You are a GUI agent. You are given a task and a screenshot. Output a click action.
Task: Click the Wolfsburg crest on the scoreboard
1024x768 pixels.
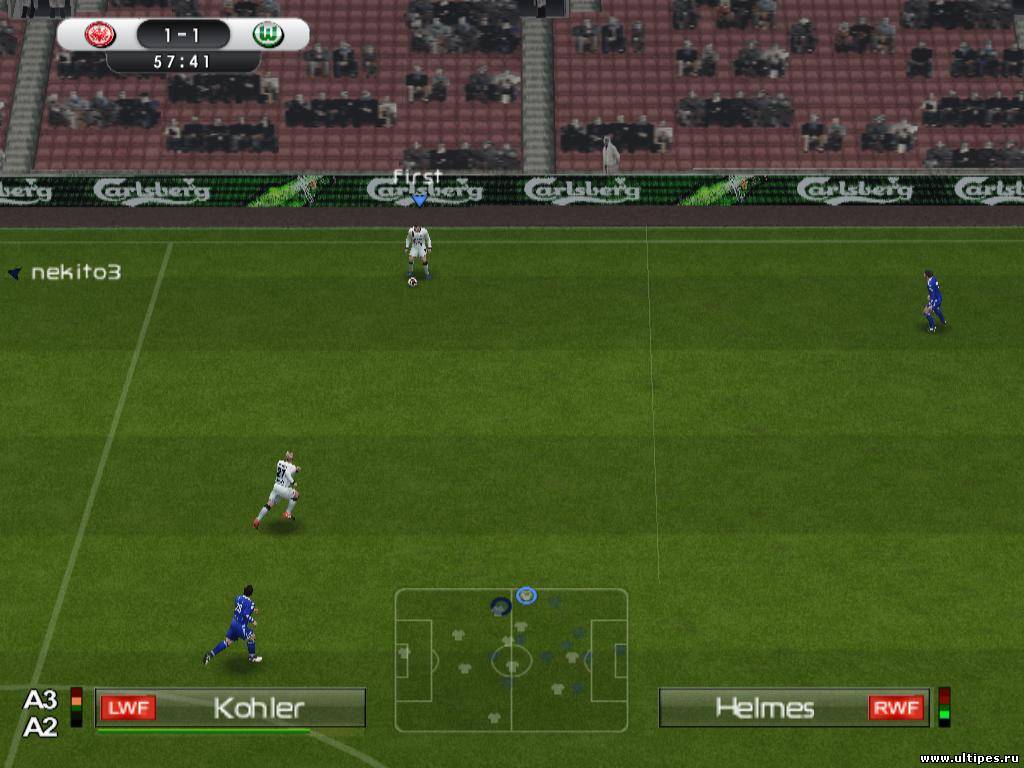(x=268, y=35)
